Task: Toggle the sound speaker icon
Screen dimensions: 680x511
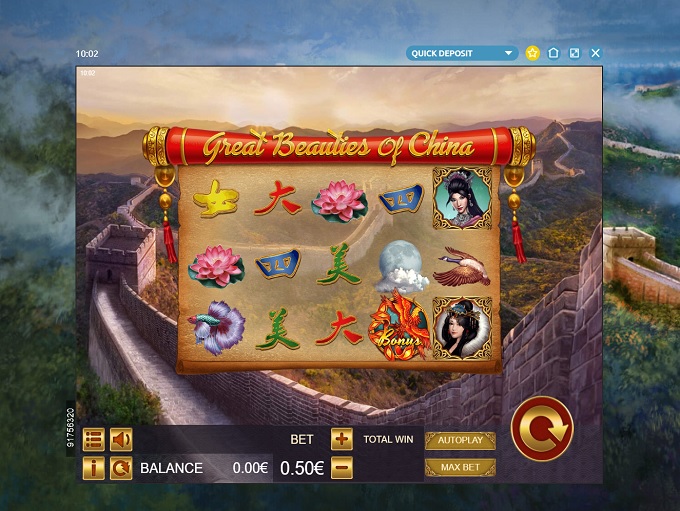Action: (121, 439)
